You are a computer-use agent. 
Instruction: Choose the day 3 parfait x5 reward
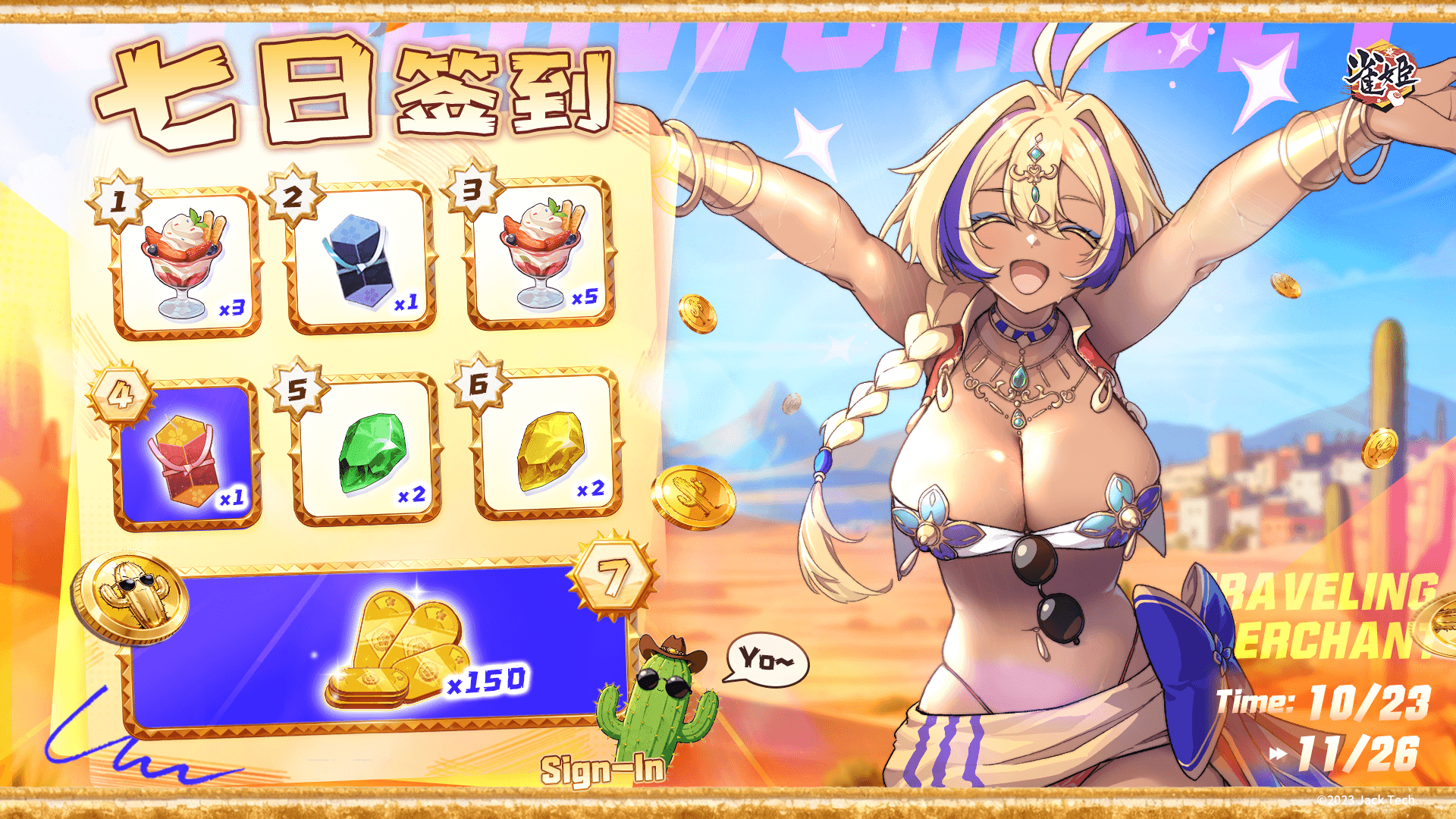pyautogui.click(x=541, y=254)
